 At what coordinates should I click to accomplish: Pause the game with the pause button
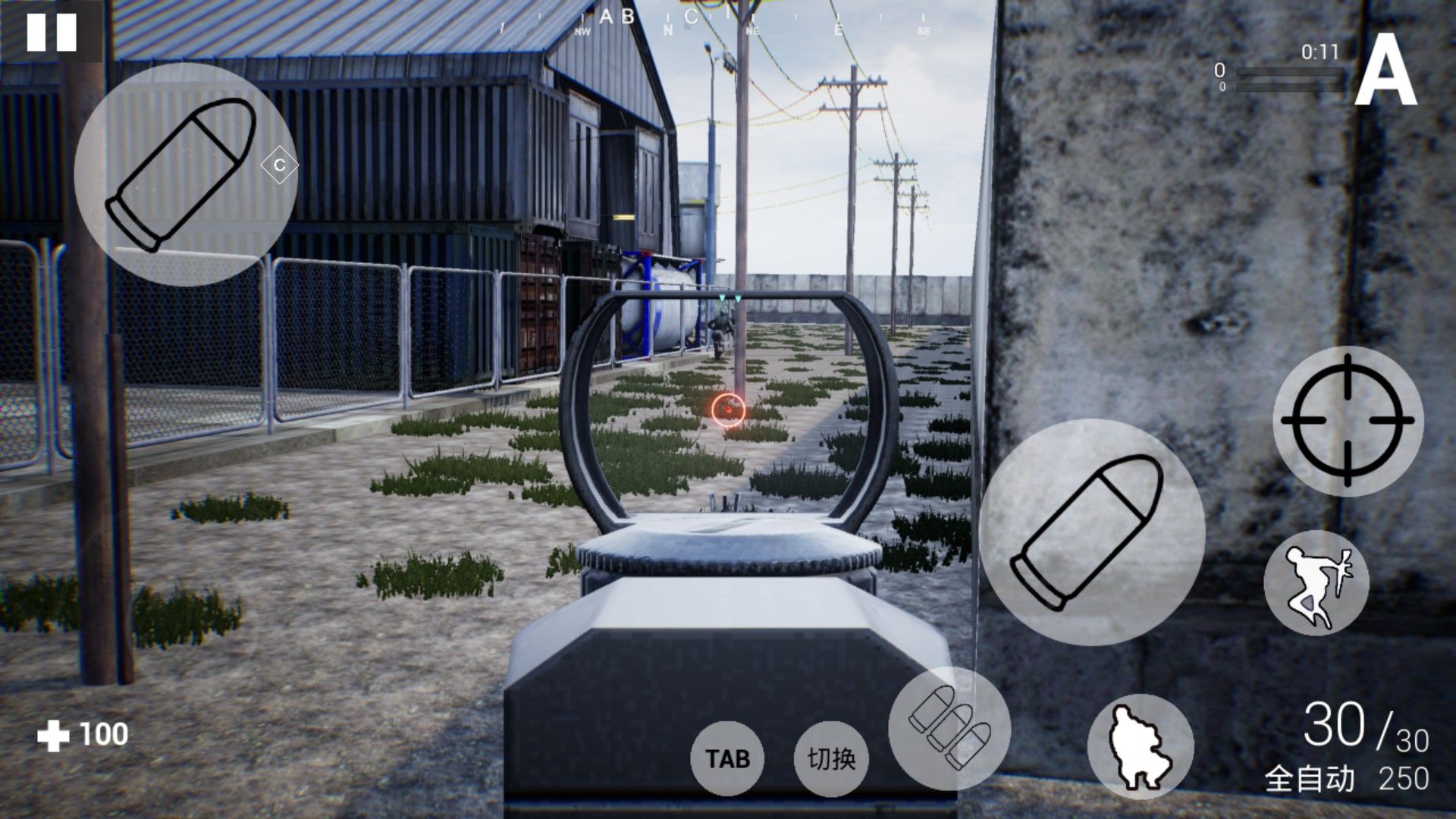point(52,32)
